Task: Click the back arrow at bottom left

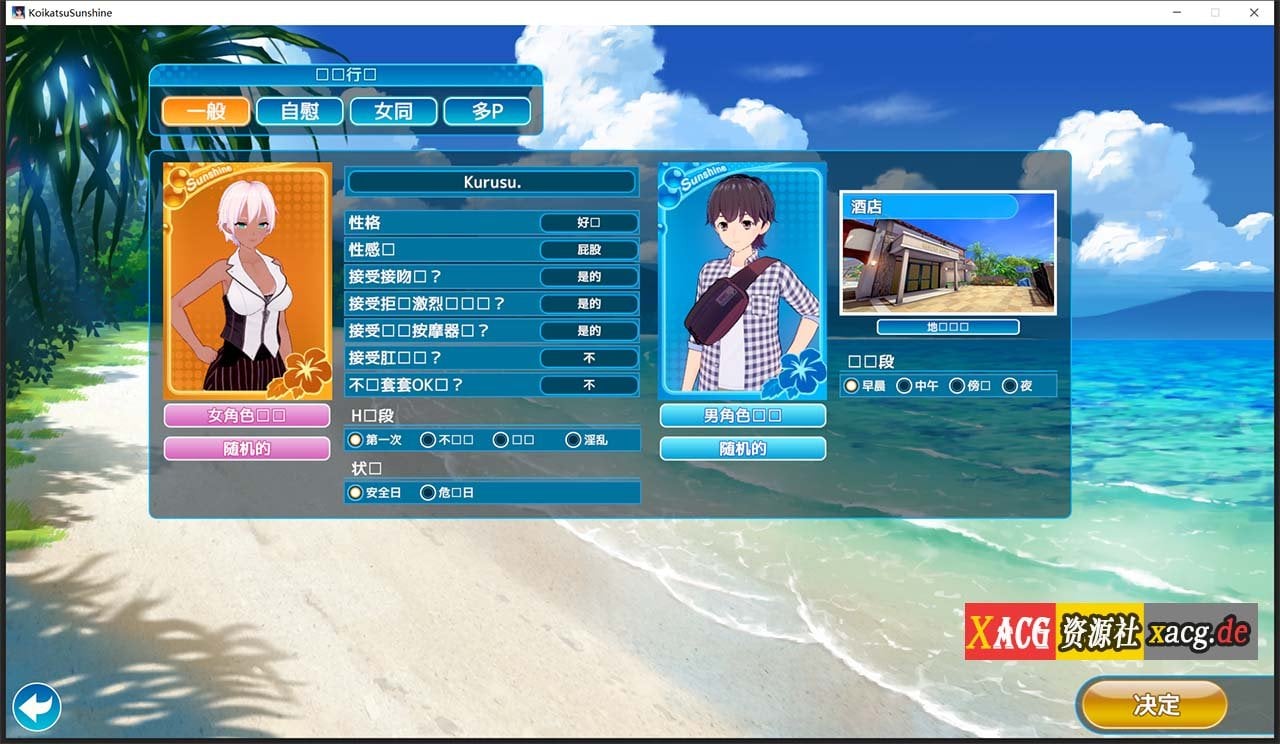Action: [x=36, y=706]
